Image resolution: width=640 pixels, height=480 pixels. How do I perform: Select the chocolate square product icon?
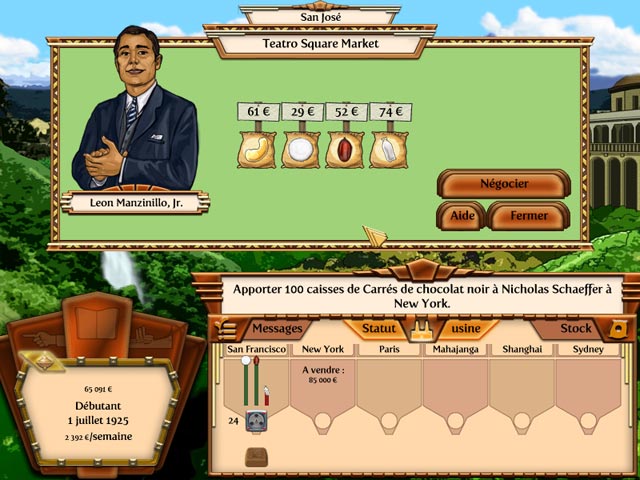[257, 457]
